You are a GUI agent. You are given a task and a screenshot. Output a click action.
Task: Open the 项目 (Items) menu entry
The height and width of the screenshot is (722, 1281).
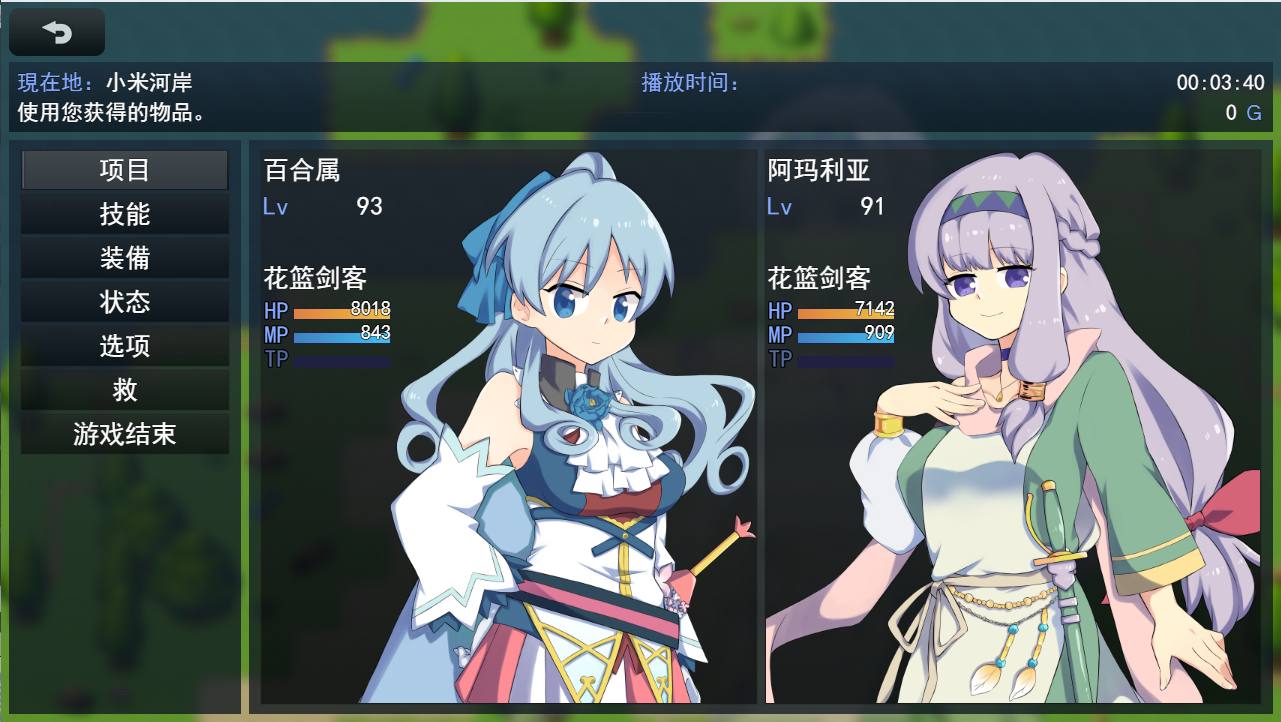click(124, 169)
